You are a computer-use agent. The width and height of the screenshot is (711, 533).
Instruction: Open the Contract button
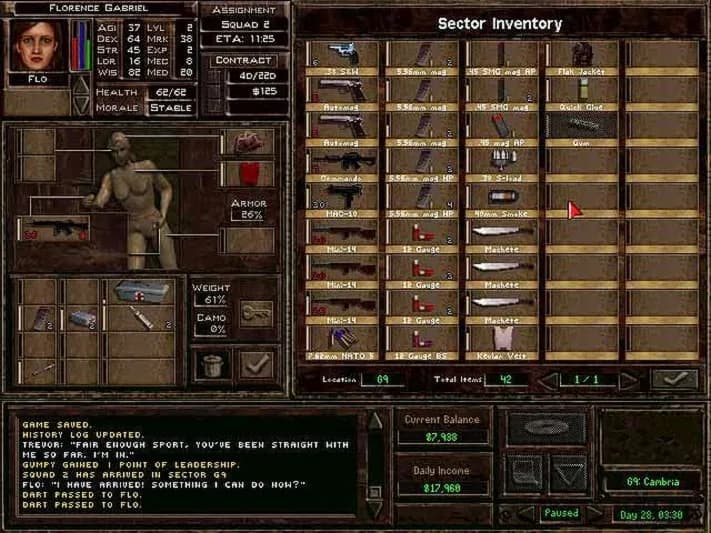coord(244,60)
